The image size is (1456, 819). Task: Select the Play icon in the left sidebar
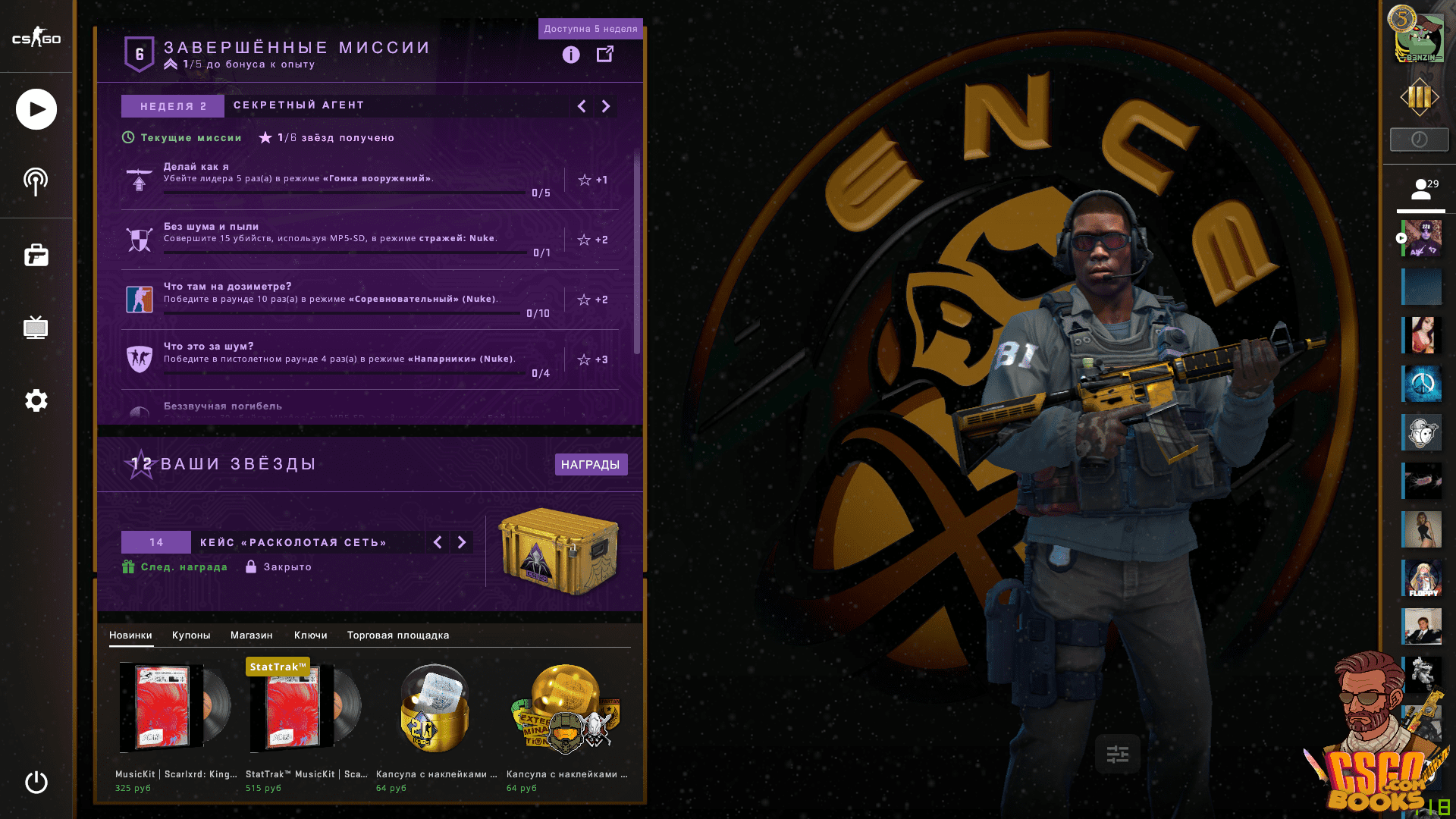35,109
